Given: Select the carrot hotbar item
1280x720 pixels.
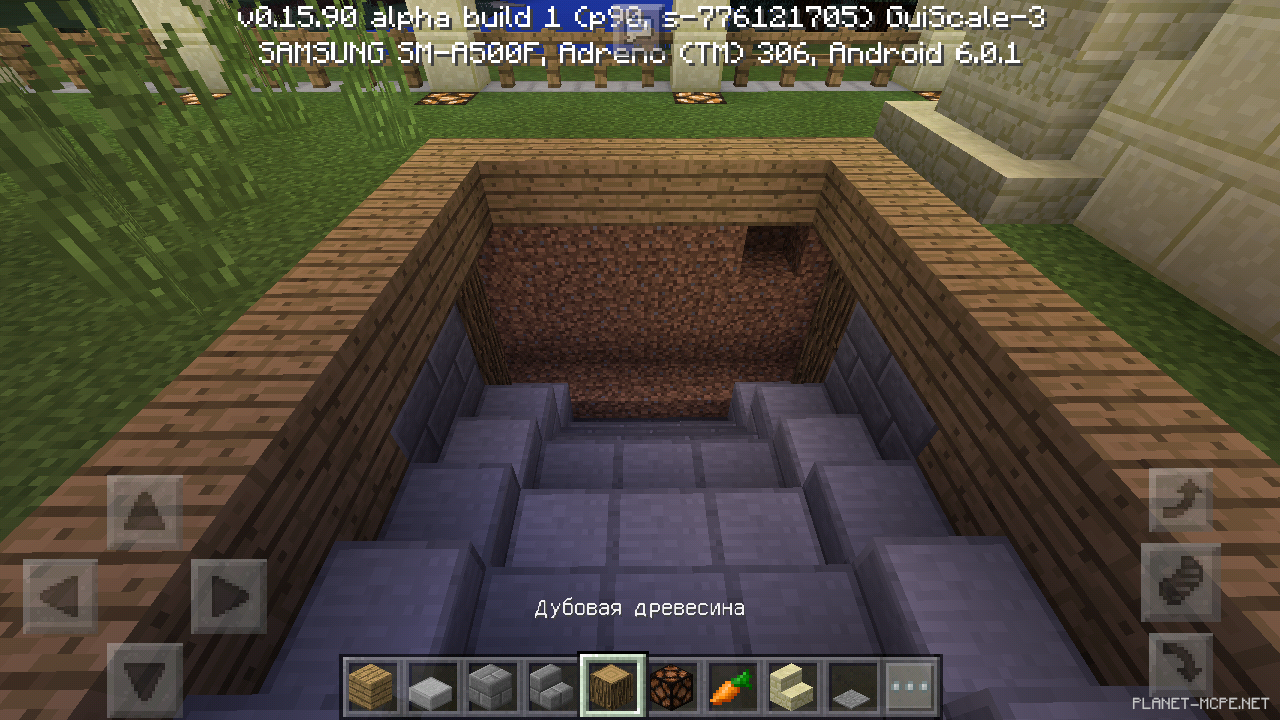Looking at the screenshot, I should point(733,685).
